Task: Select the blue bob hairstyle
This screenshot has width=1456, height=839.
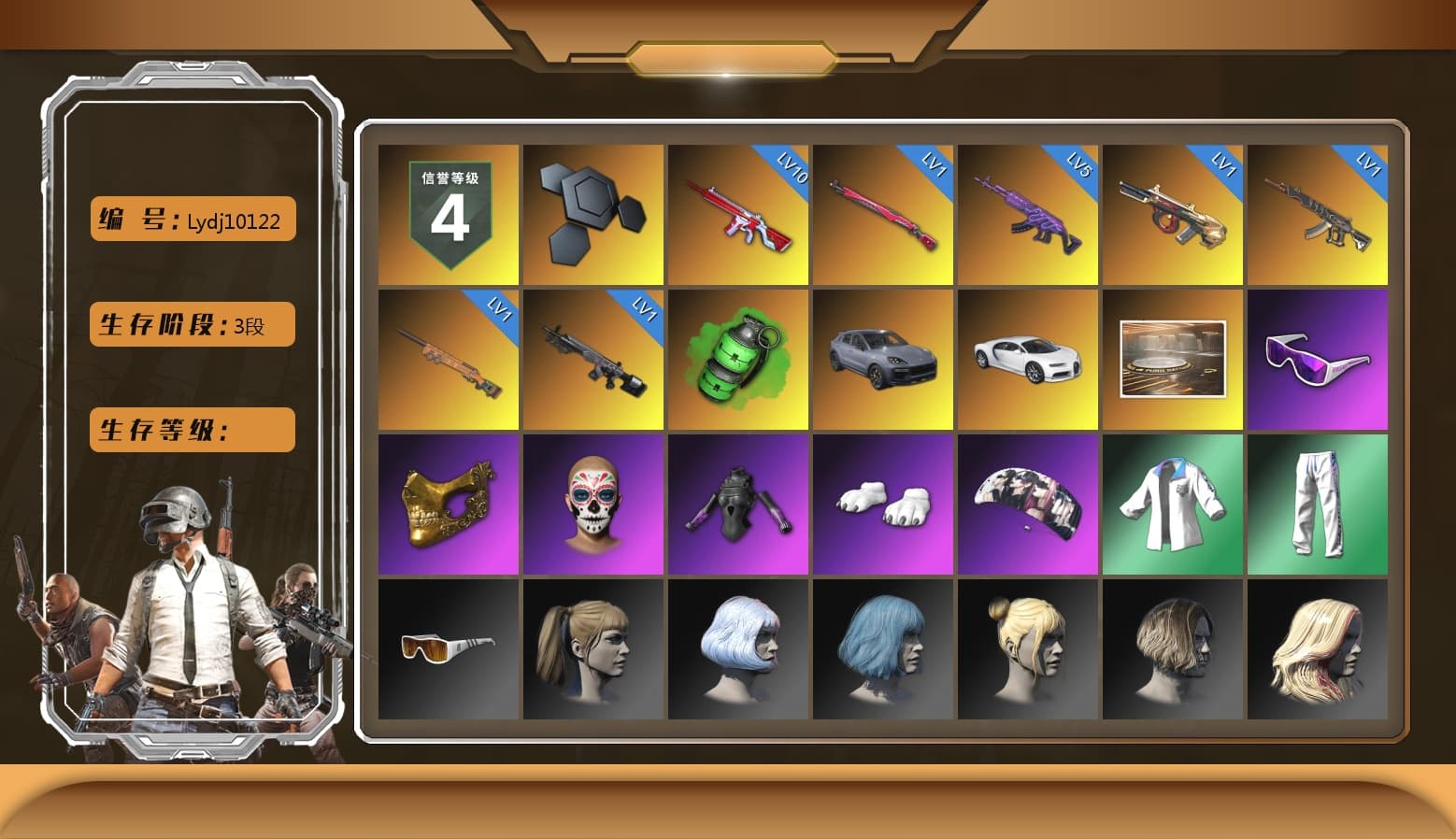Action: (883, 649)
